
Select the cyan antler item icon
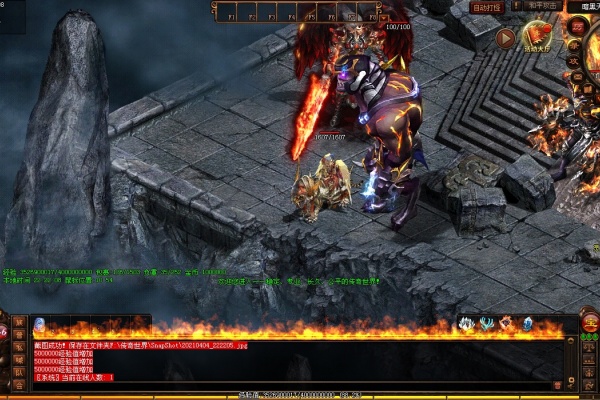pos(486,323)
